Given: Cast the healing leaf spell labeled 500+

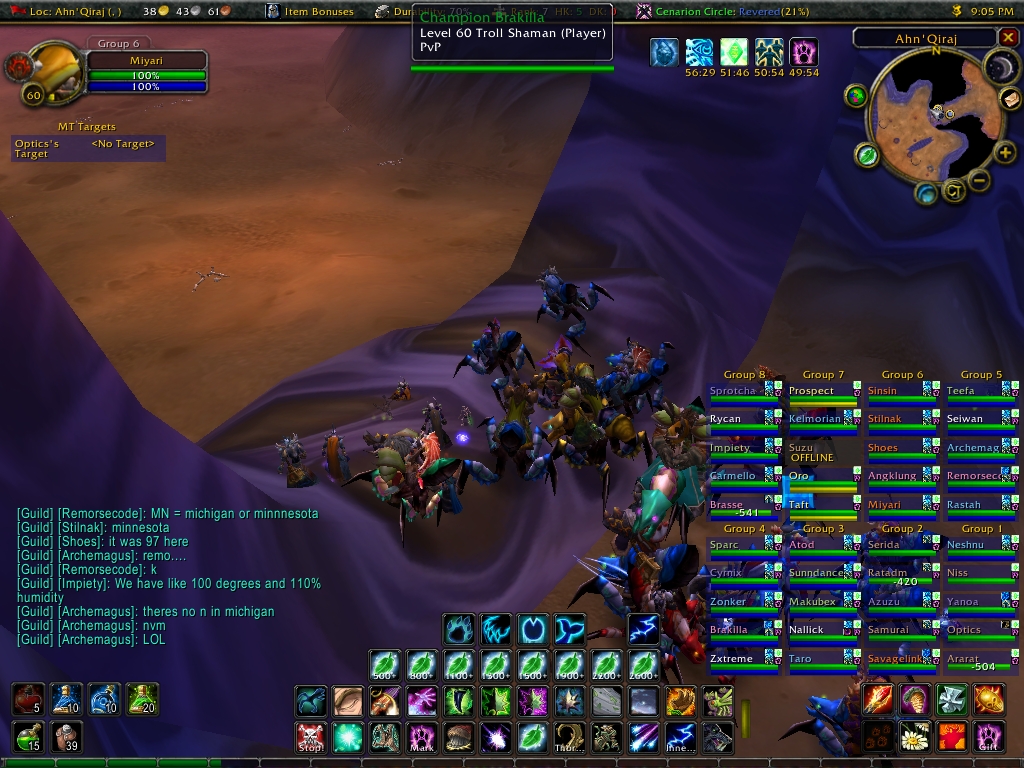Looking at the screenshot, I should coord(384,665).
